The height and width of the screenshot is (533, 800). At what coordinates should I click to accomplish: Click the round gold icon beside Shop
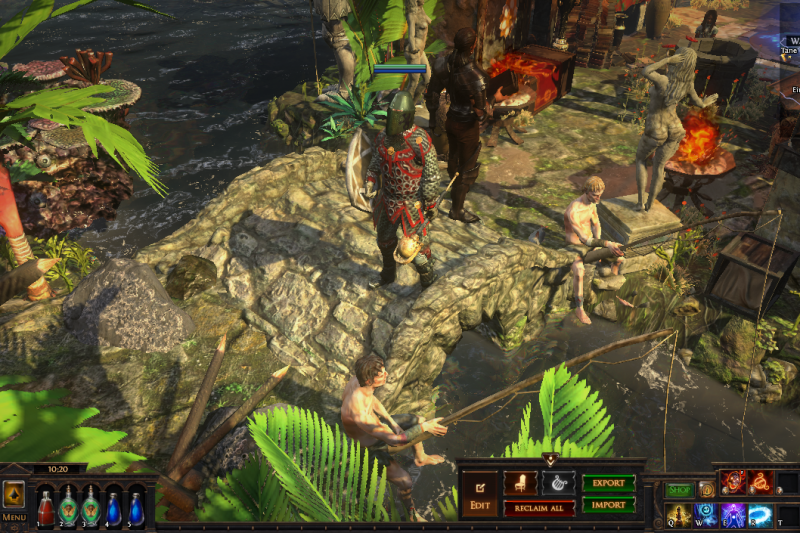706,491
